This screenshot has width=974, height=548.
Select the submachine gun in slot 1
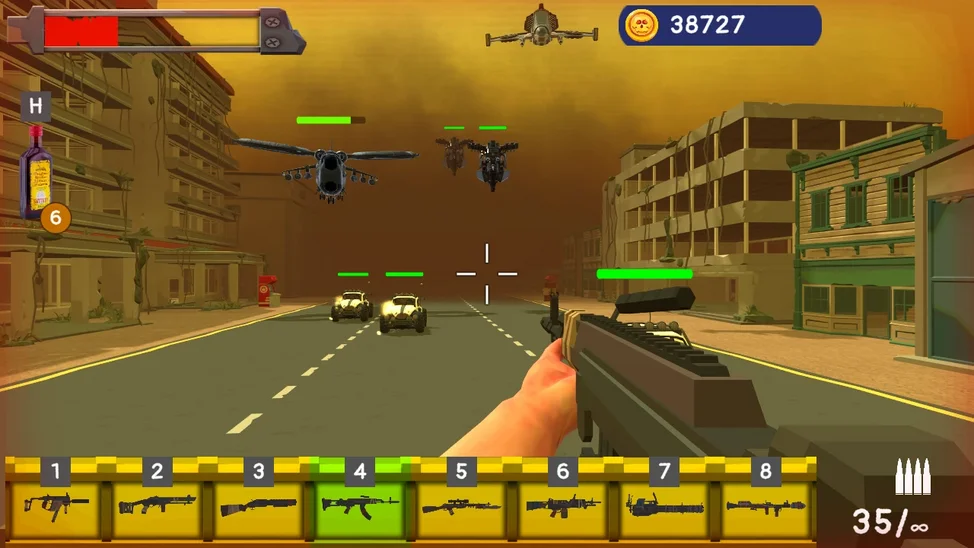56,504
